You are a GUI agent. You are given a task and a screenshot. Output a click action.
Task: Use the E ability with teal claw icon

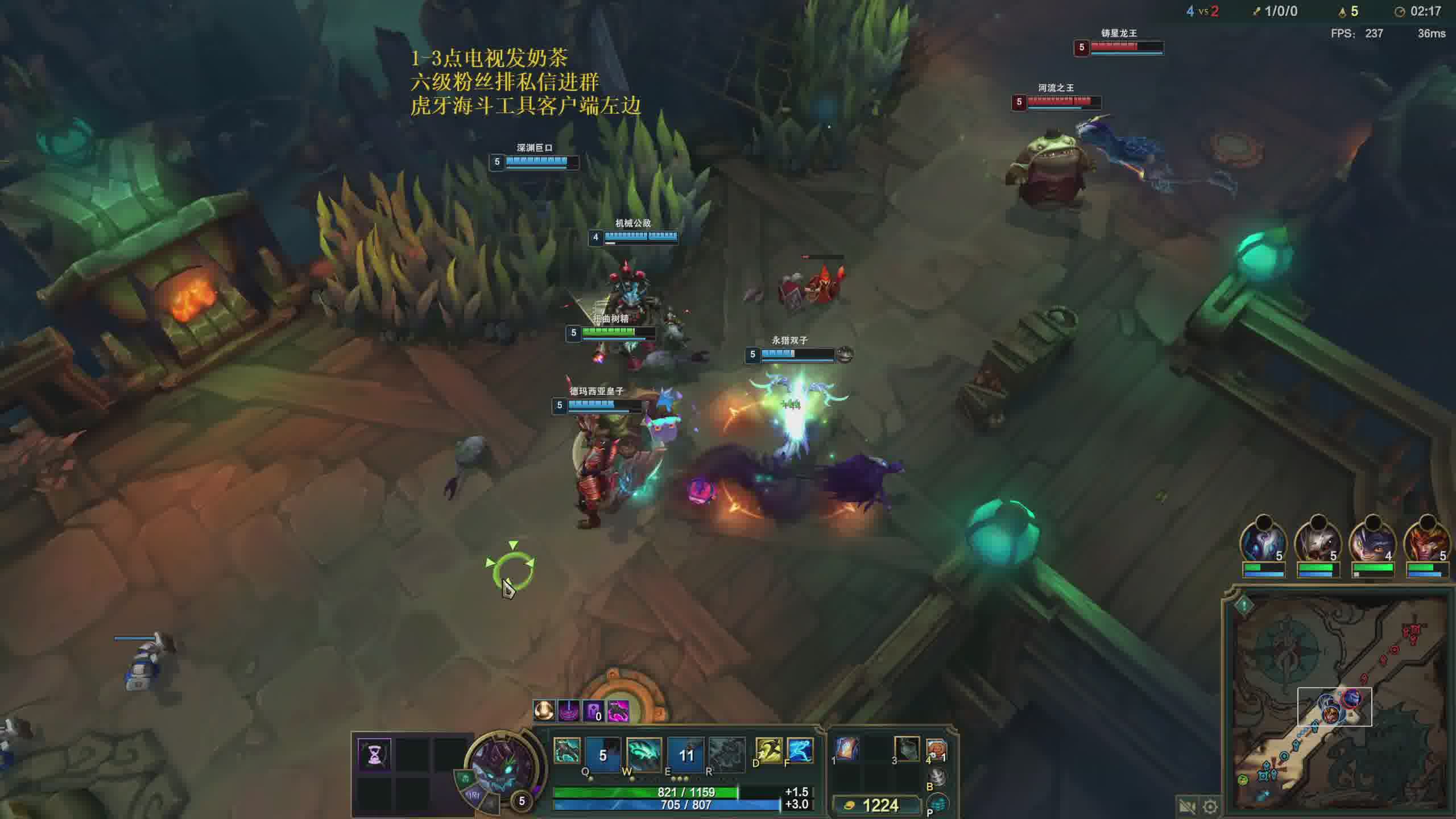(644, 754)
